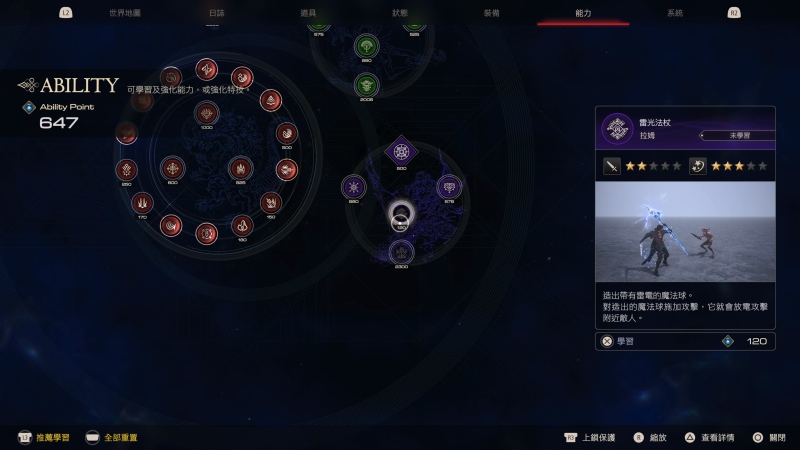
Task: Go to the 道具 tab
Action: [x=308, y=13]
